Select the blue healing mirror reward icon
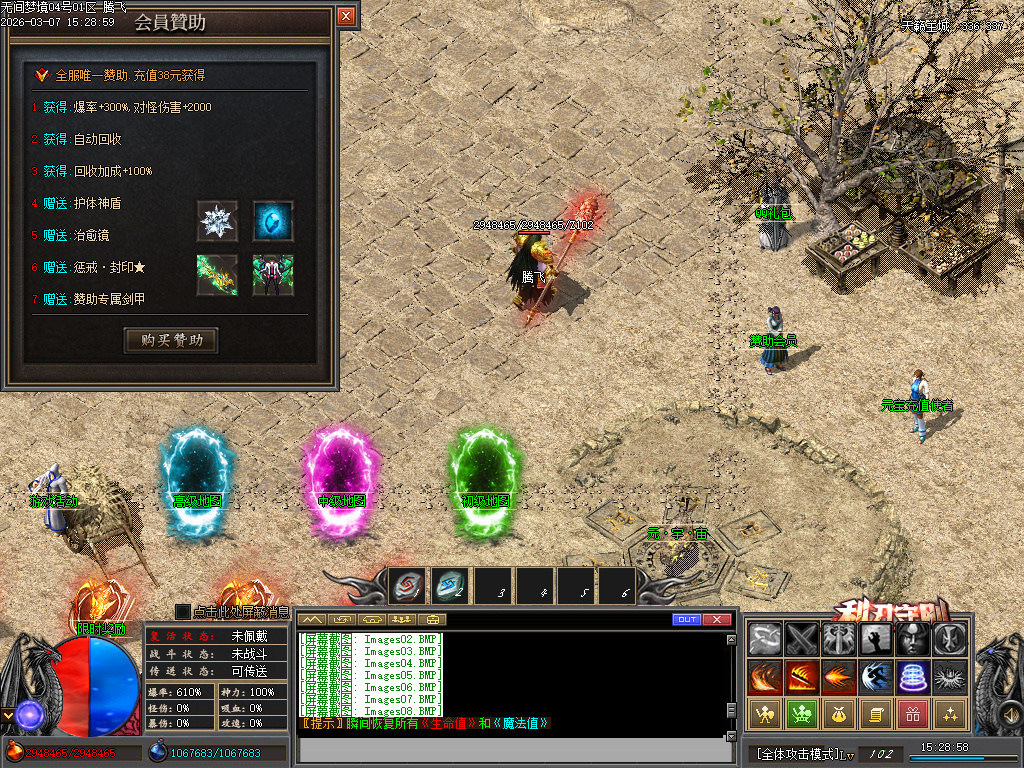This screenshot has height=768, width=1024. (272, 221)
